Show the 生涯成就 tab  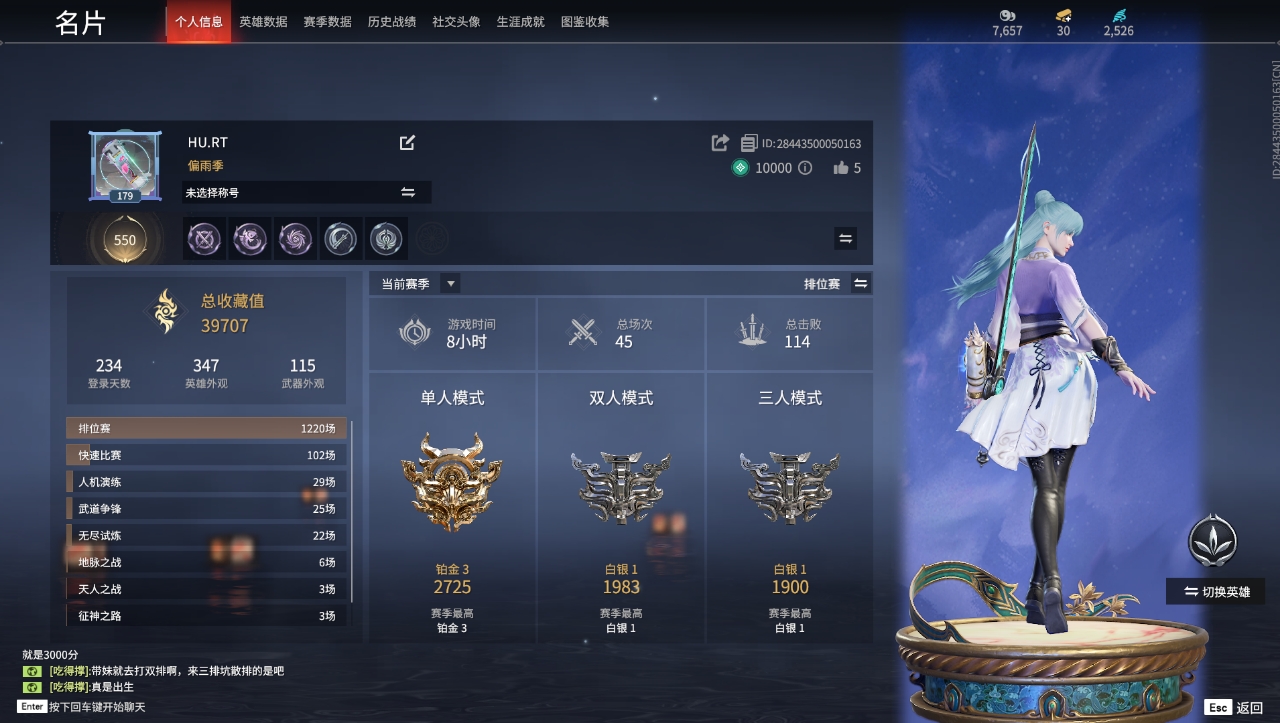[x=521, y=22]
